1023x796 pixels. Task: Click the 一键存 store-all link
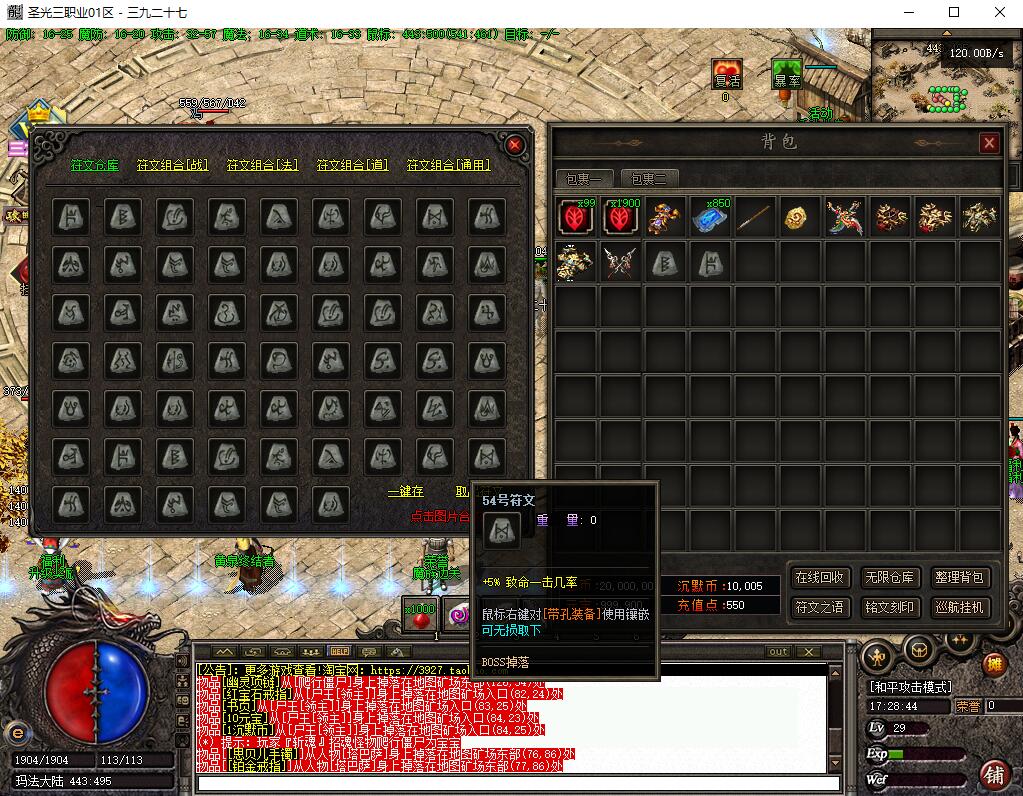tap(405, 492)
